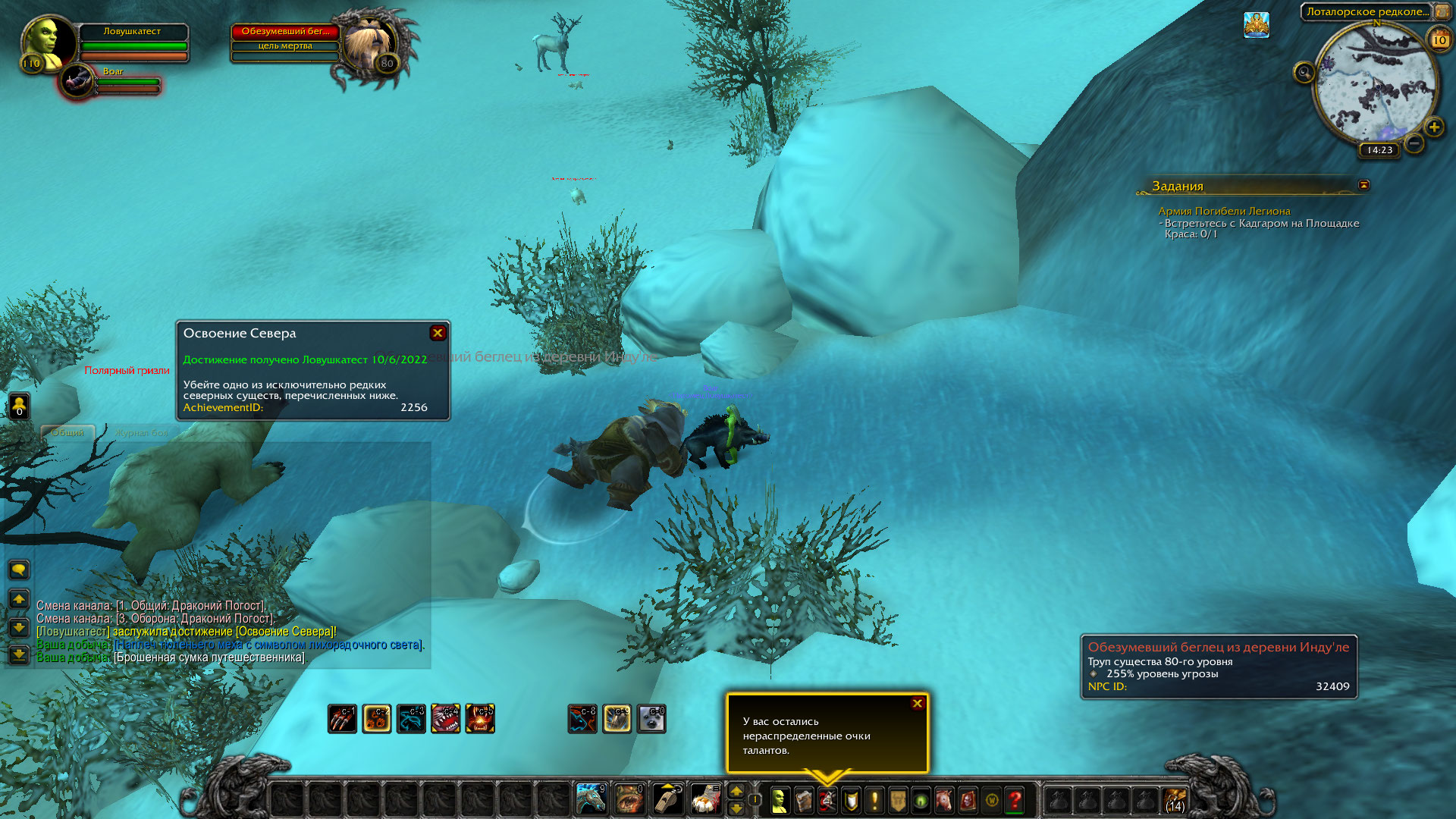Zoom out the minimap
The height and width of the screenshot is (819, 1456).
[1414, 143]
